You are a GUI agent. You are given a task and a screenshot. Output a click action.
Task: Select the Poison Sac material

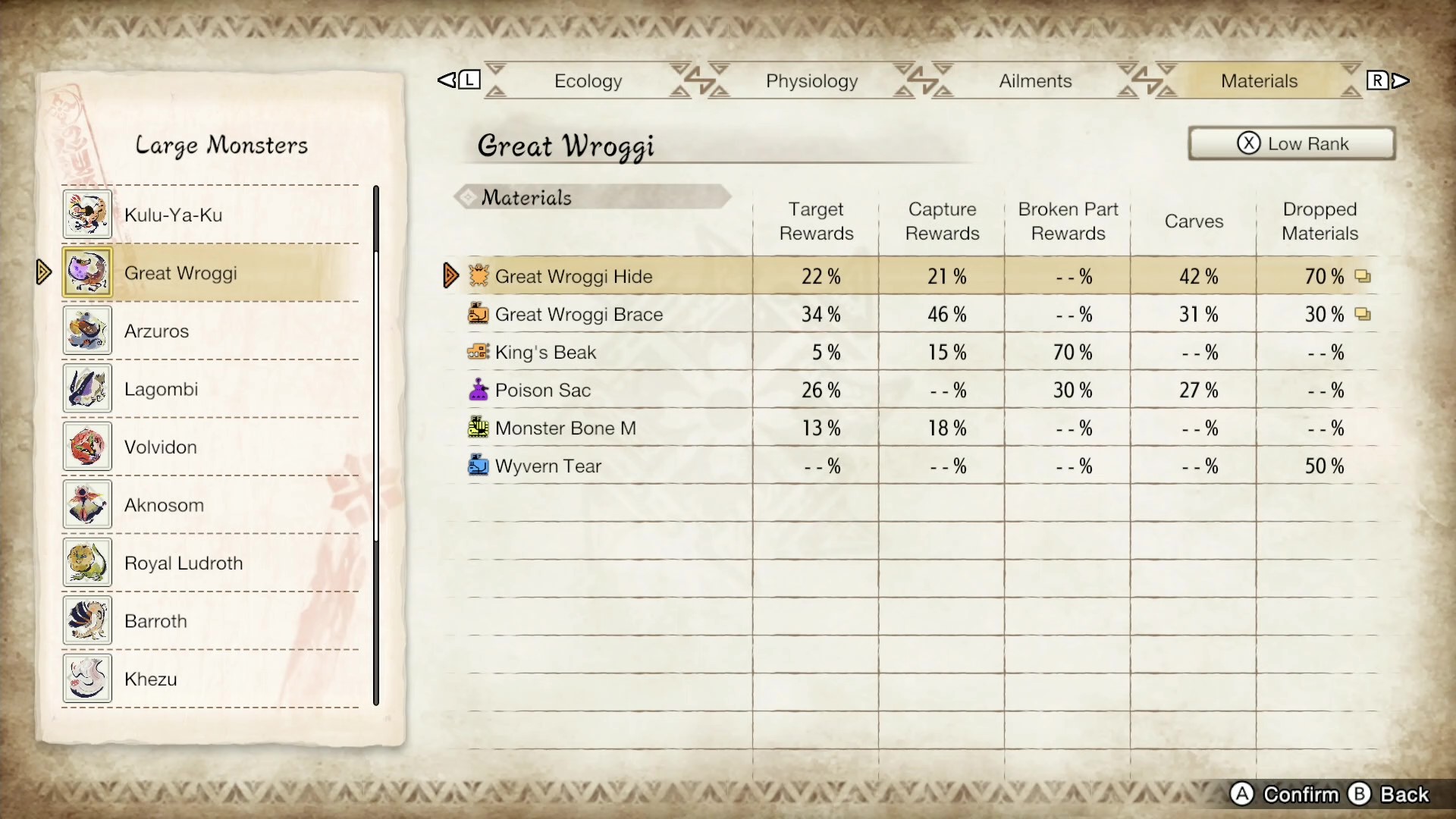click(542, 390)
